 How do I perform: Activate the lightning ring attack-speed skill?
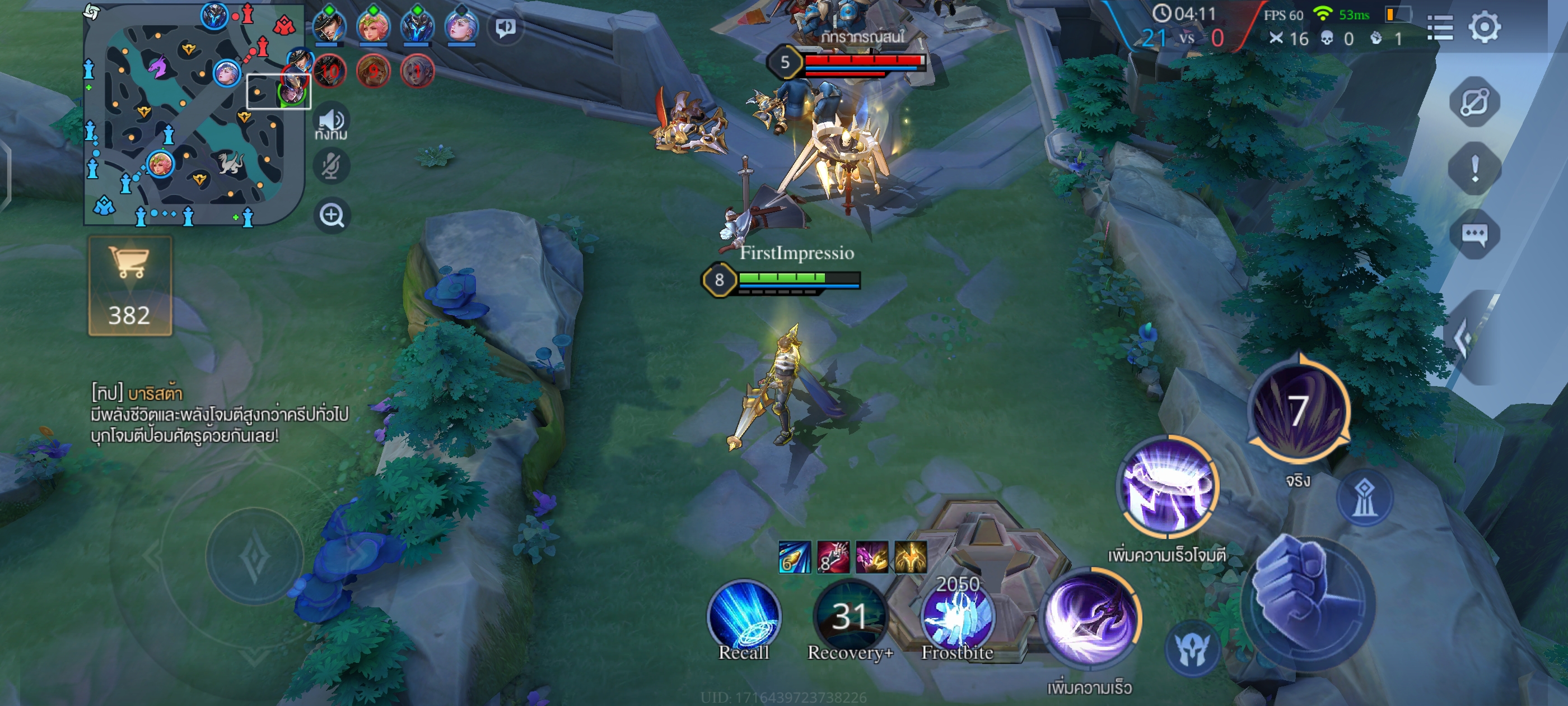[1168, 487]
